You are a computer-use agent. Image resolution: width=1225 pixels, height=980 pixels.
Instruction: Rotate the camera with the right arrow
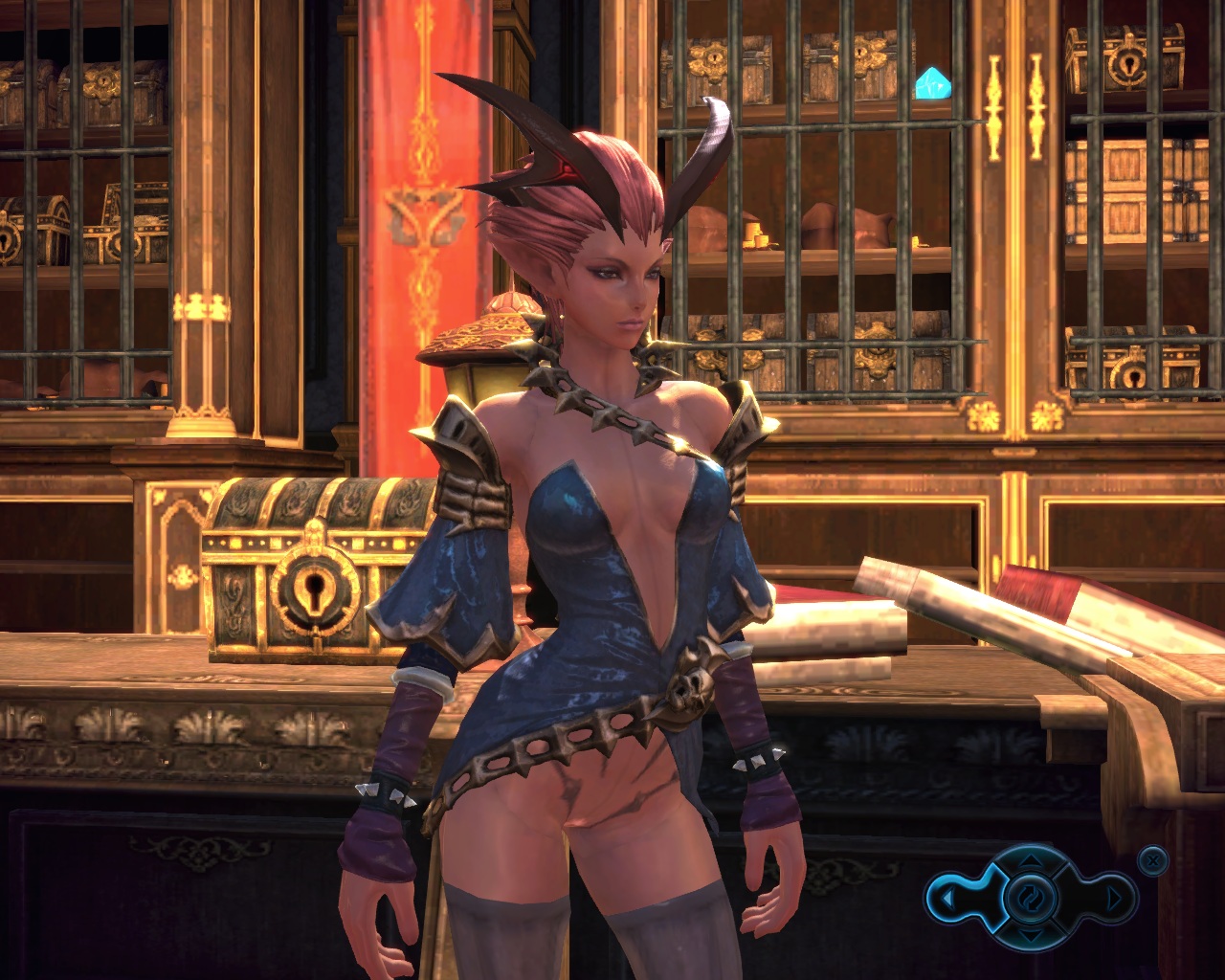coord(1115,899)
